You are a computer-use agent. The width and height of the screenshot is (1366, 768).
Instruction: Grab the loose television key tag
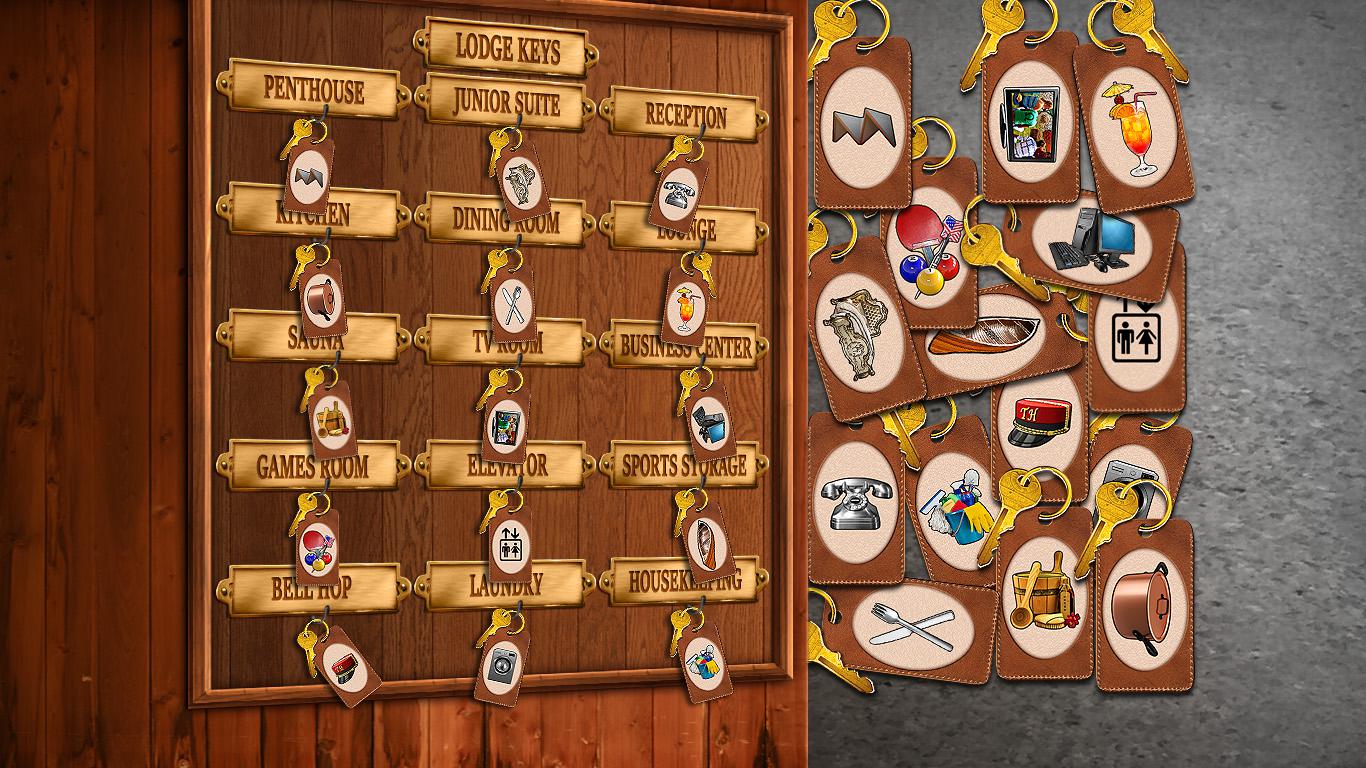point(1030,120)
